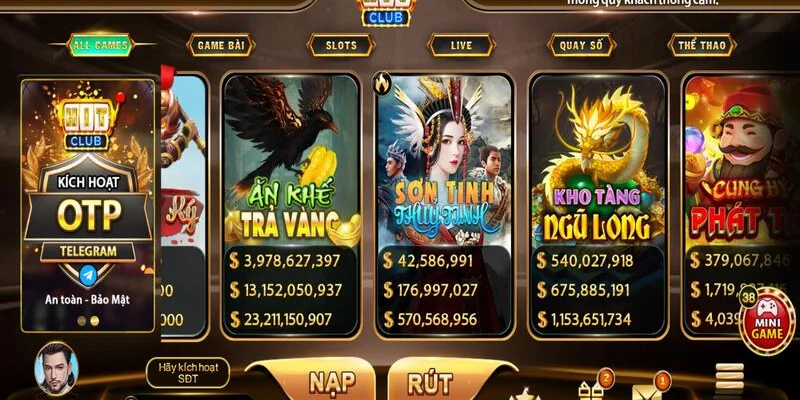Switch to the Live games tab

click(x=460, y=44)
